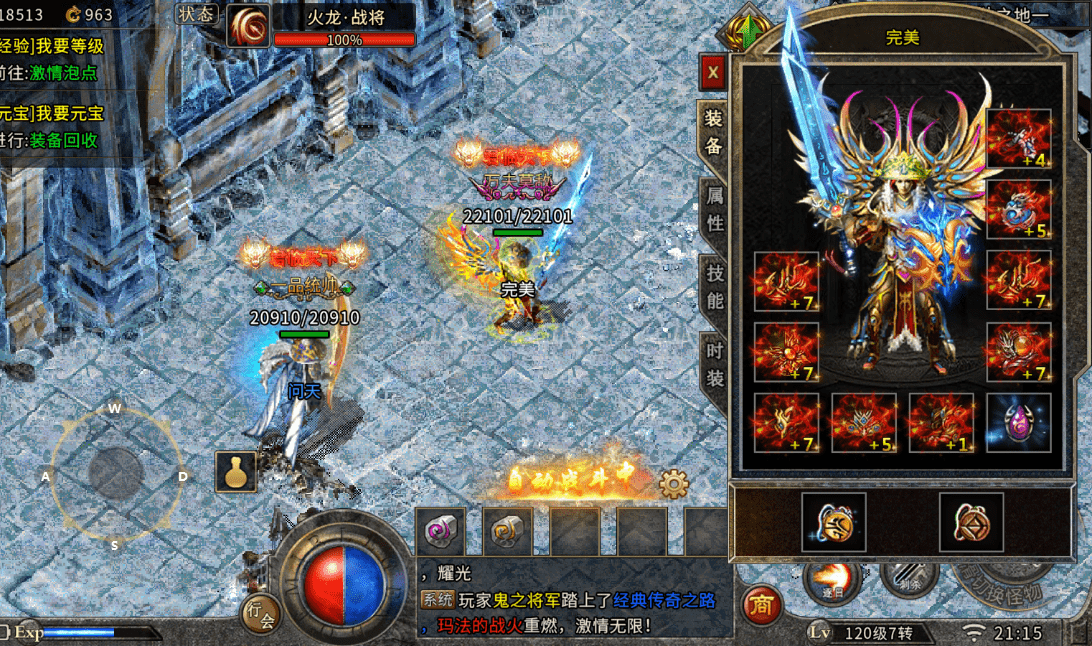Open the 商 shop button

pyautogui.click(x=762, y=605)
